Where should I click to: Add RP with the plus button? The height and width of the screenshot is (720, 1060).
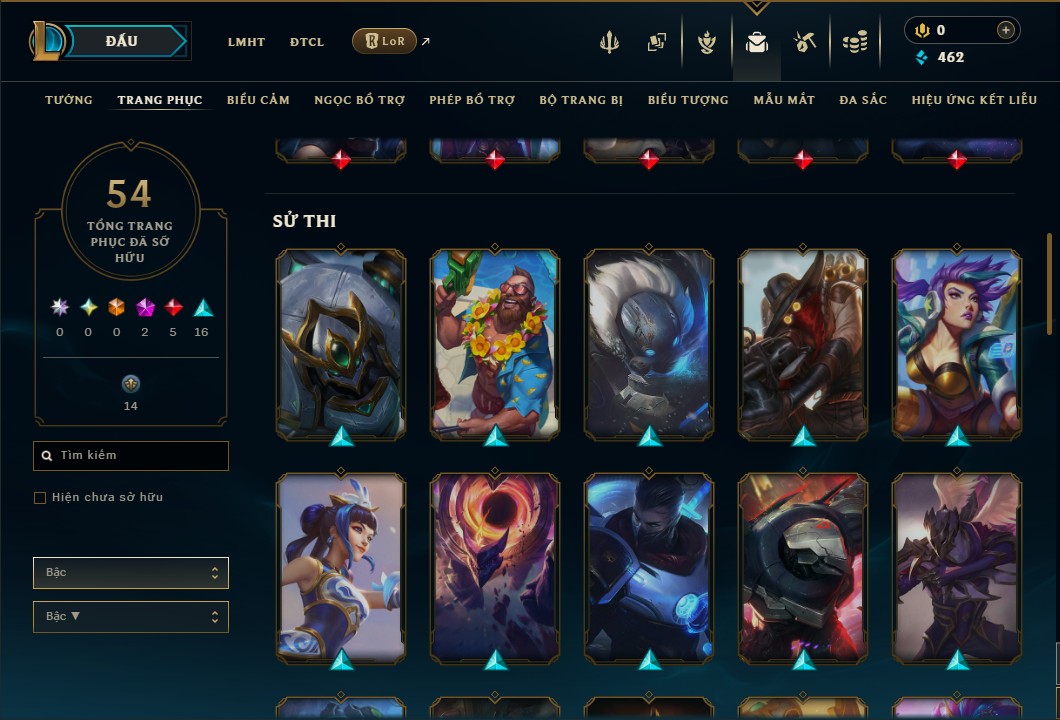[1005, 30]
